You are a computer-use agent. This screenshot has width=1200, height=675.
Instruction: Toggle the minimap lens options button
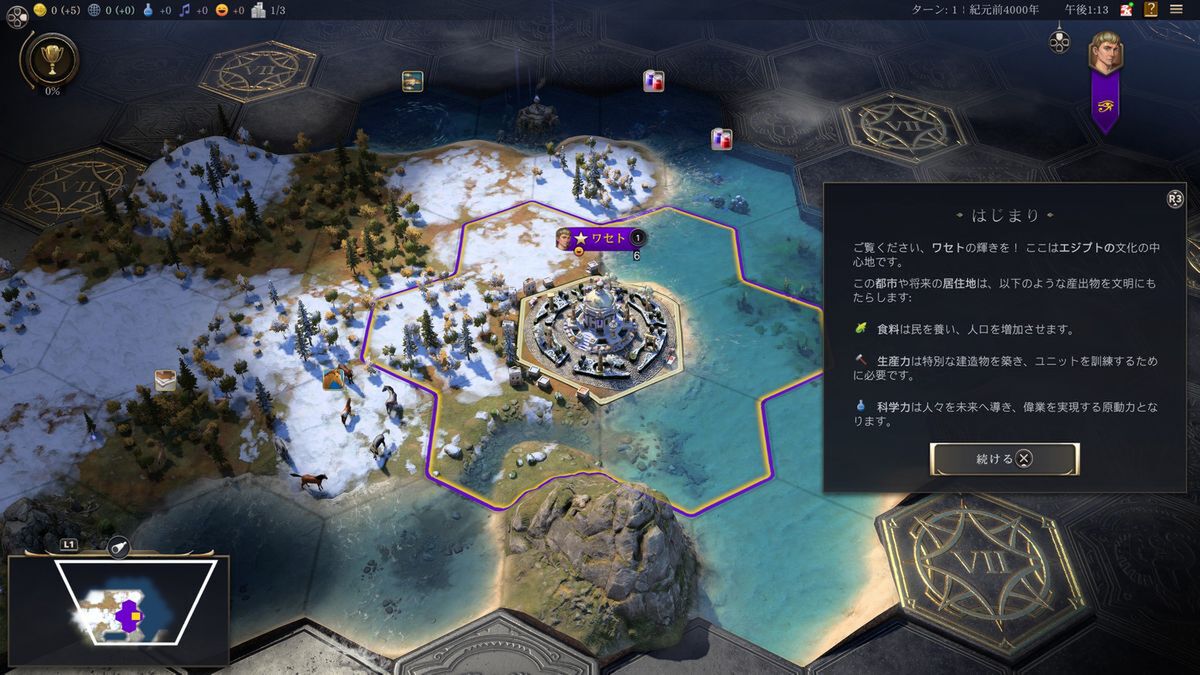(x=118, y=546)
